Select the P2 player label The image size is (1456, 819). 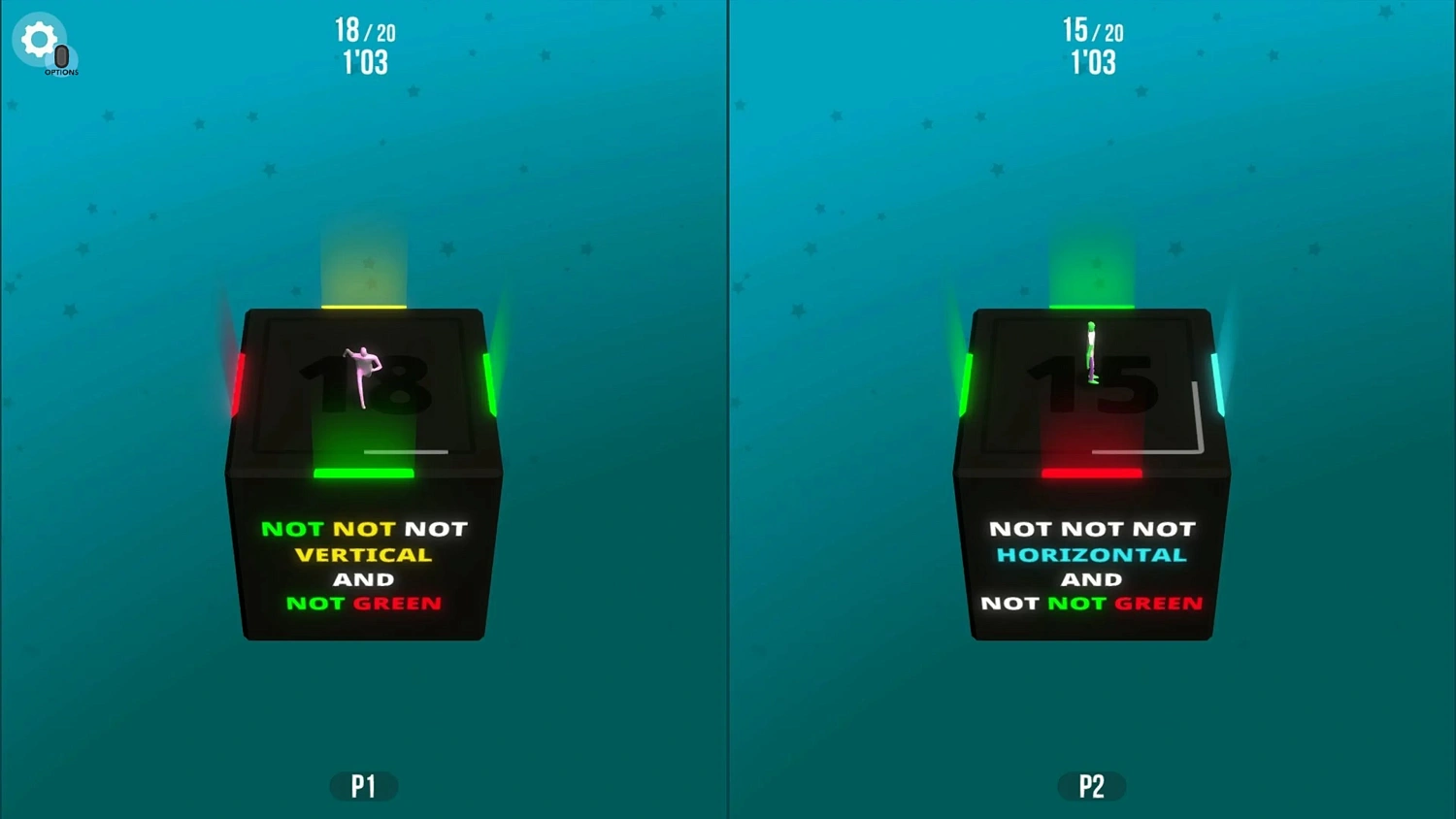(1091, 786)
